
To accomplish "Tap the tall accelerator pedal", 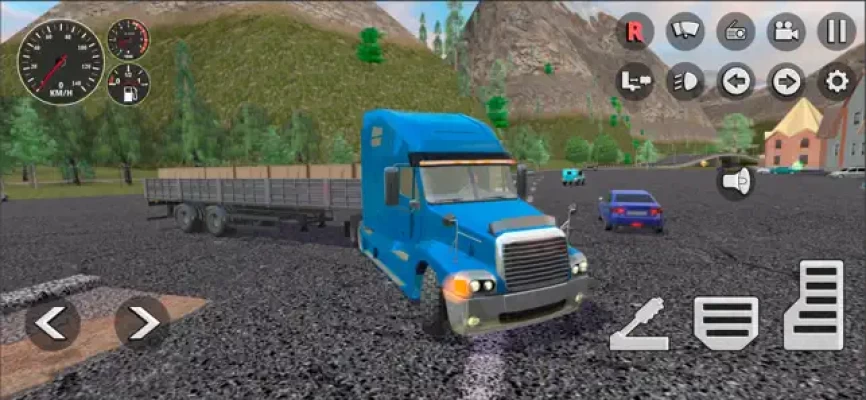I will click(814, 305).
